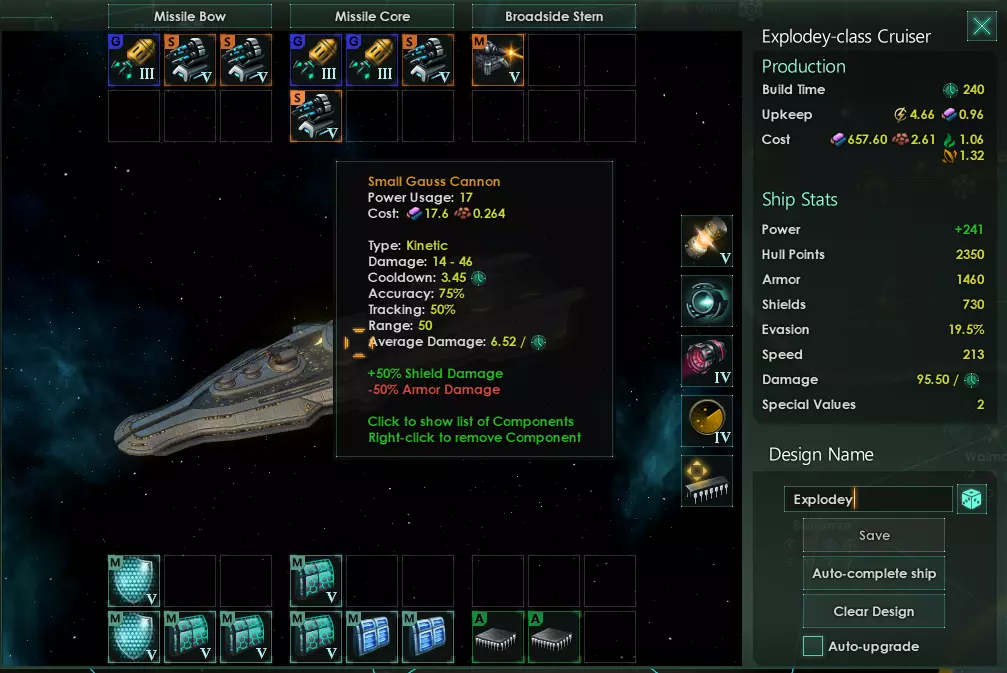Select the missile slot in Missile Bow

click(134, 60)
